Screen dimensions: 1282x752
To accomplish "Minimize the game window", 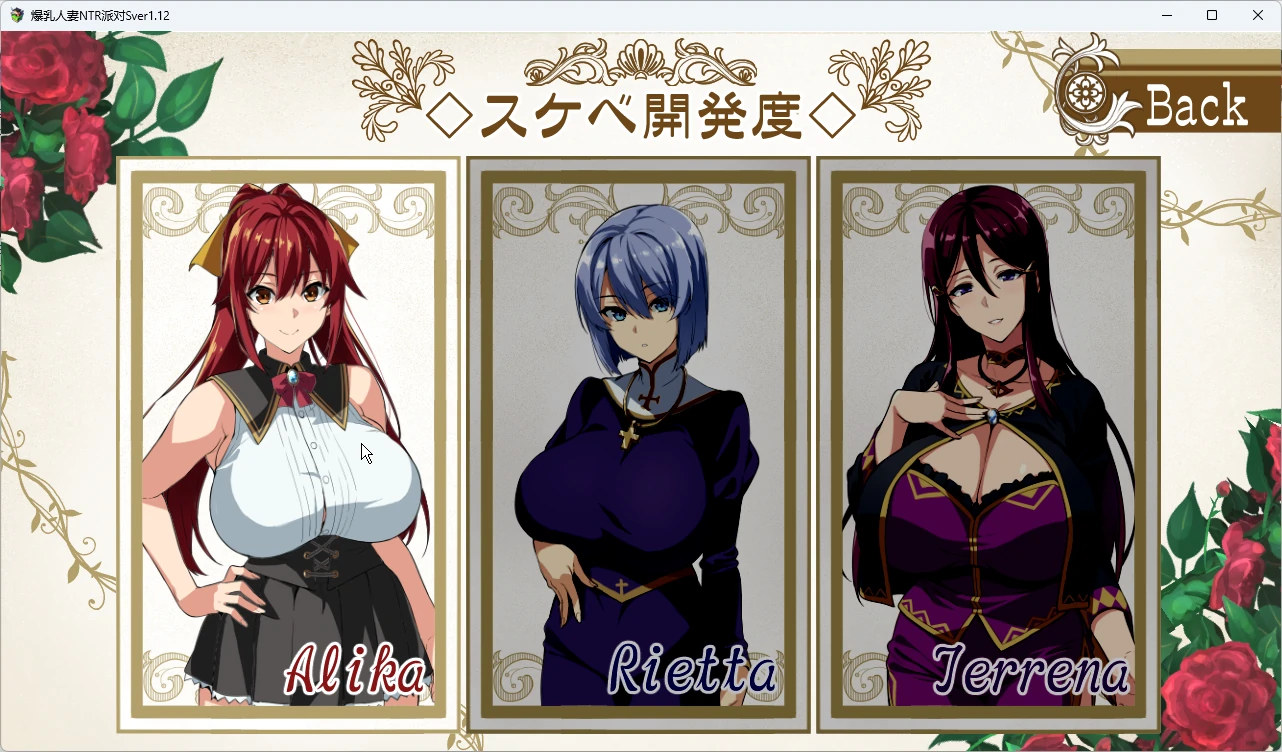I will 1166,15.
